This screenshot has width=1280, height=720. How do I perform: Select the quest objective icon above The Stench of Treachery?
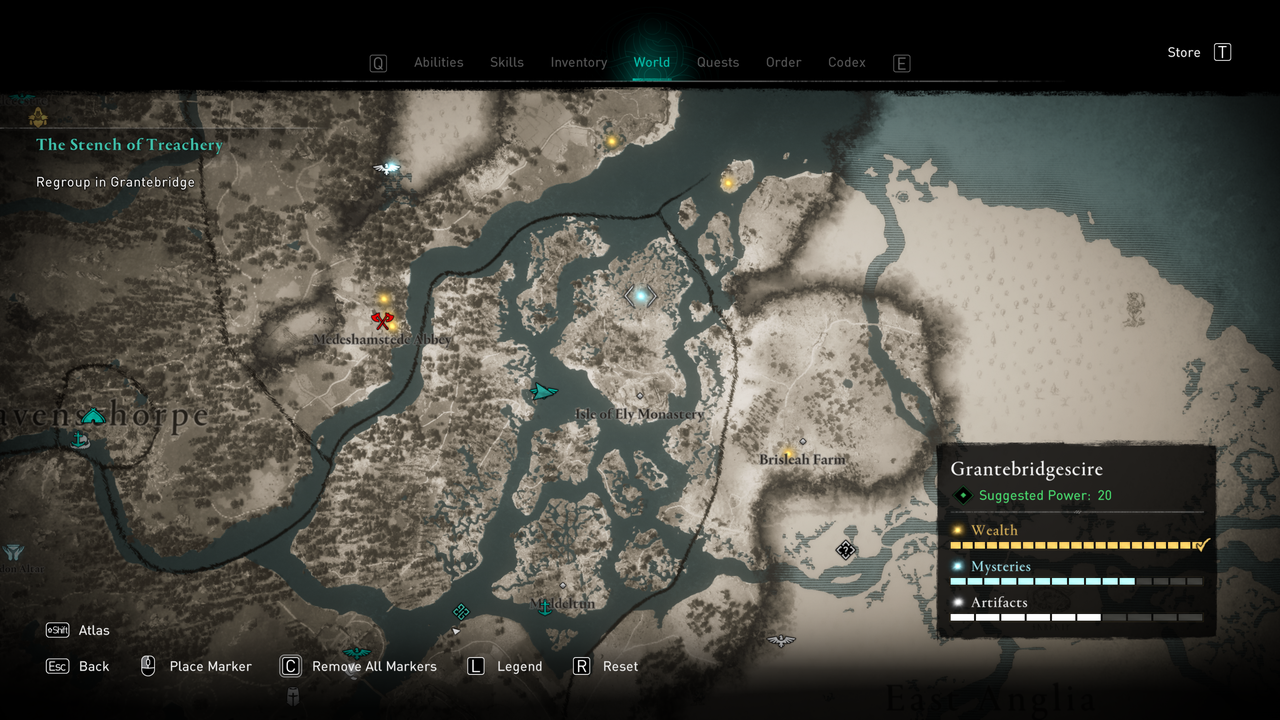point(38,117)
